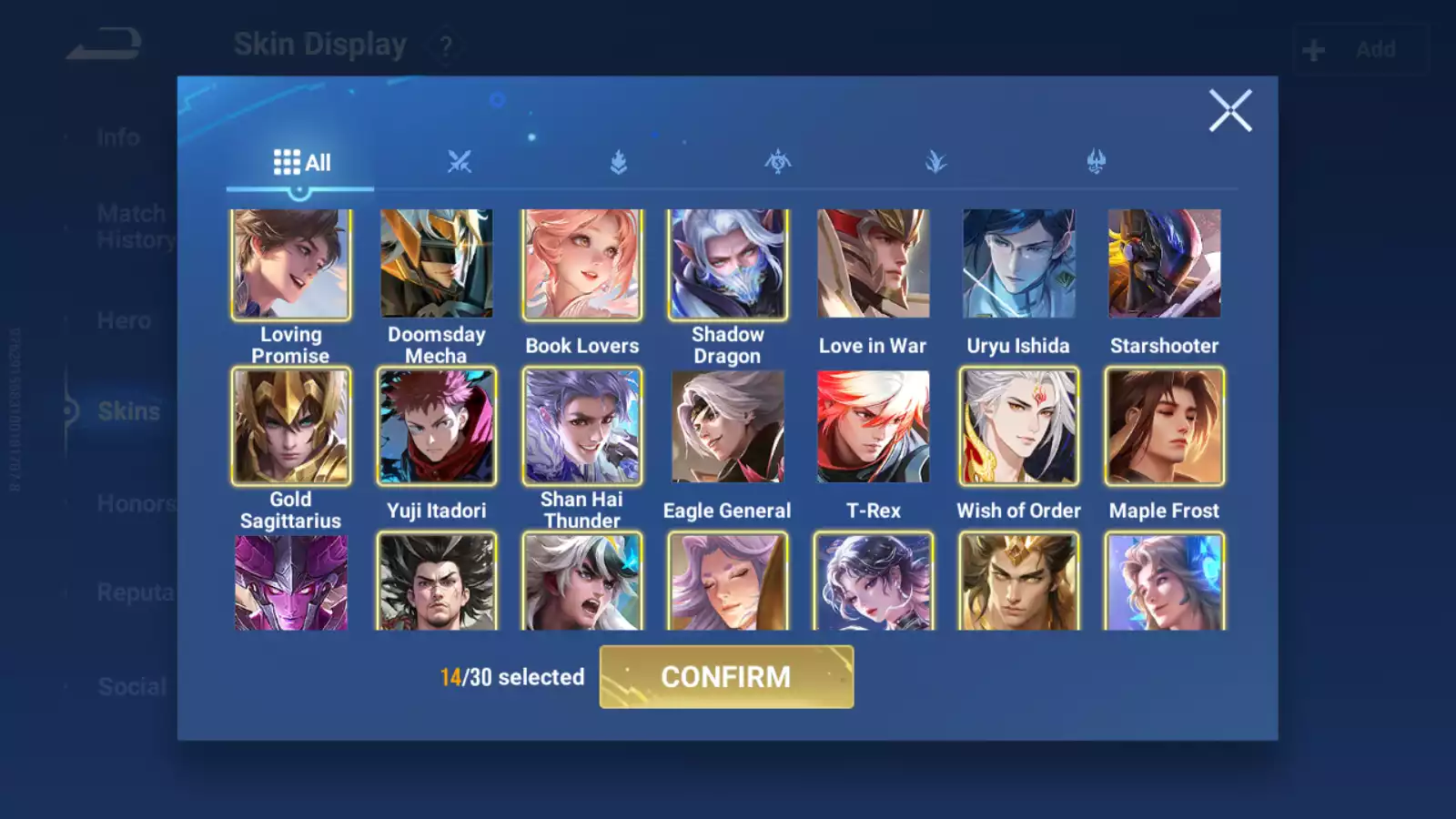Select the Maple Frost skin

point(1165,426)
